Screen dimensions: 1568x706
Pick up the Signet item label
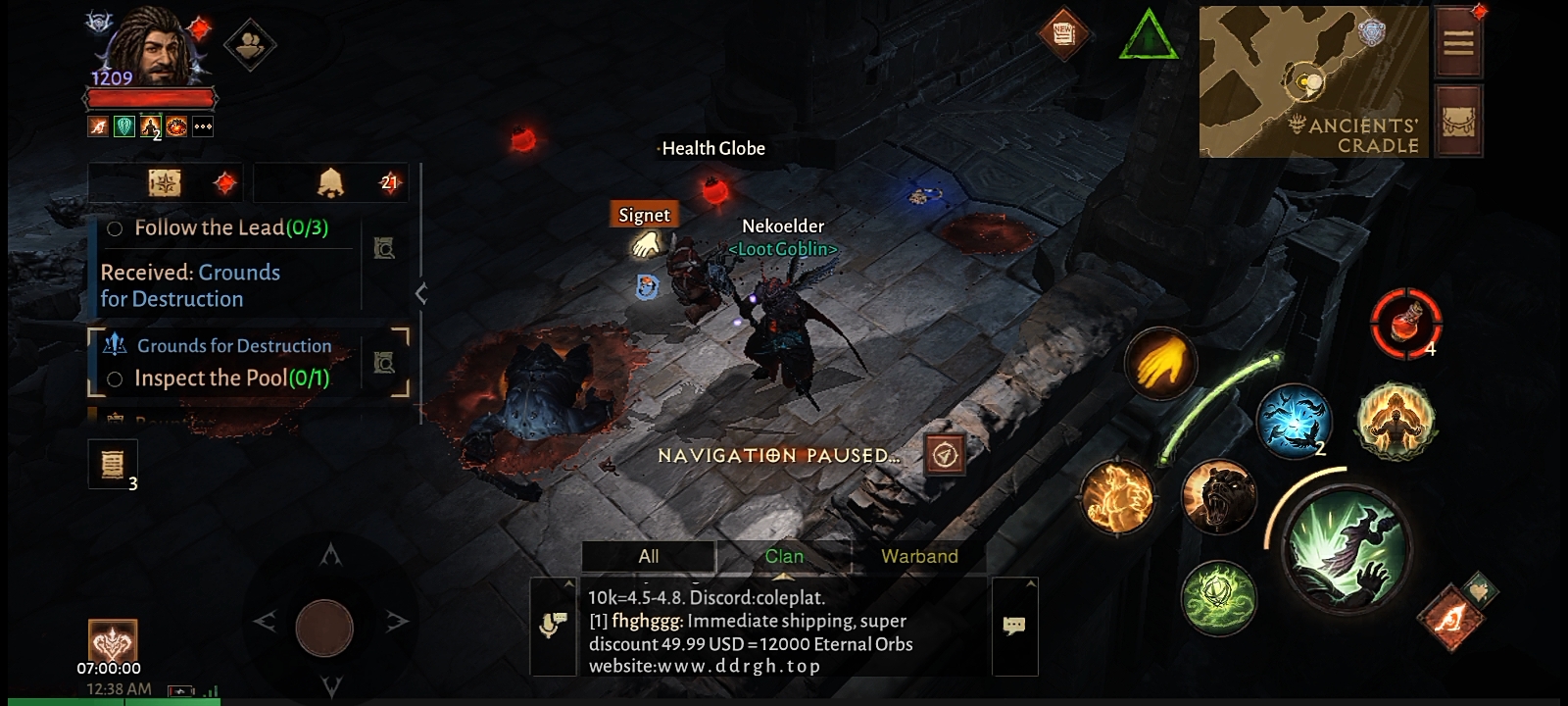click(x=644, y=216)
